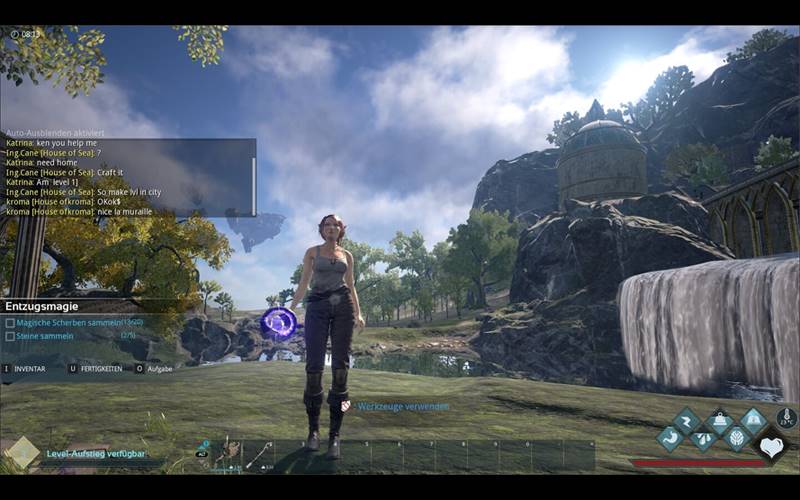The width and height of the screenshot is (800, 500).
Task: Click the lightning bolt stamina icon
Action: pos(686,420)
